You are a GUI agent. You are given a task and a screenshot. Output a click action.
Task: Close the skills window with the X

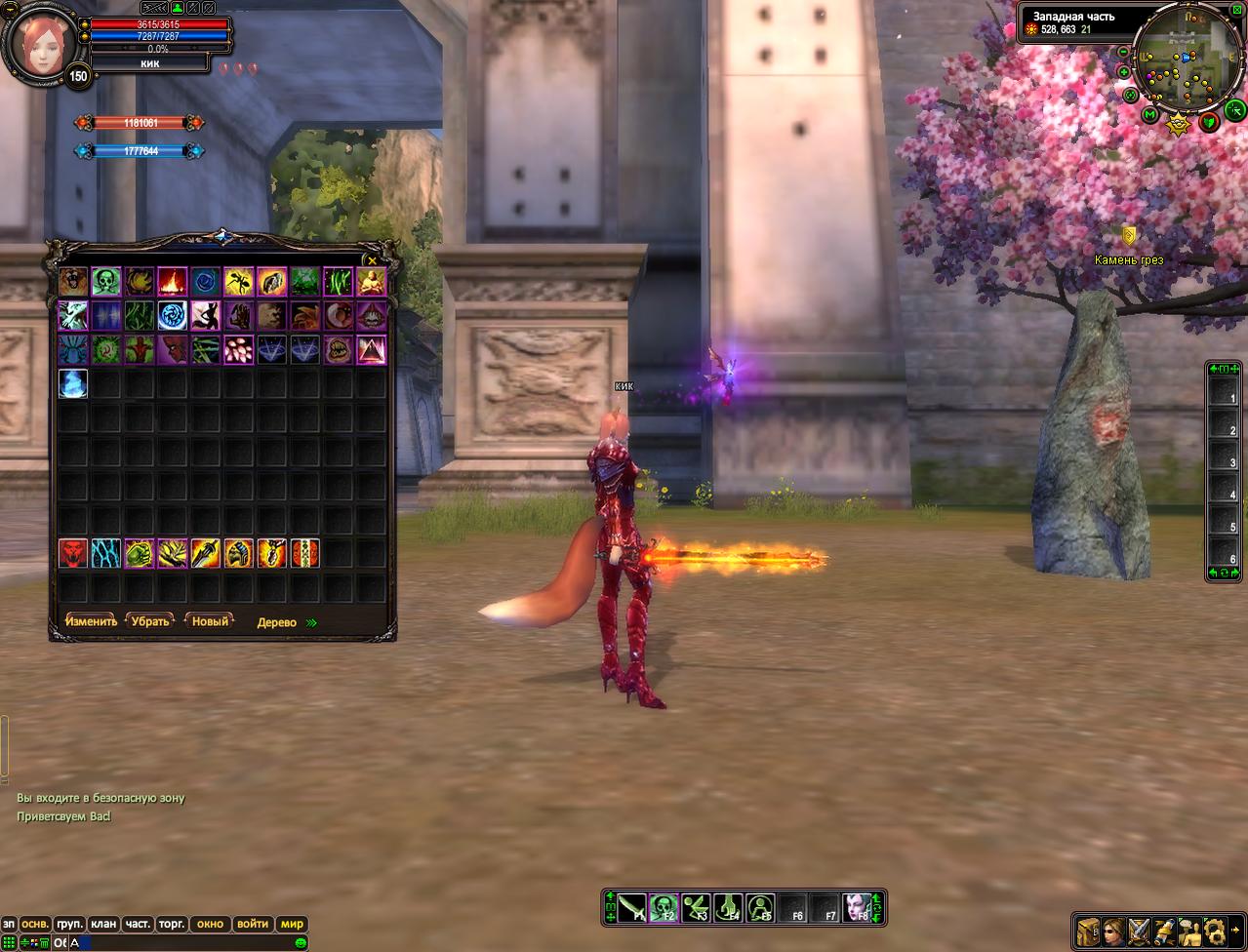click(372, 260)
